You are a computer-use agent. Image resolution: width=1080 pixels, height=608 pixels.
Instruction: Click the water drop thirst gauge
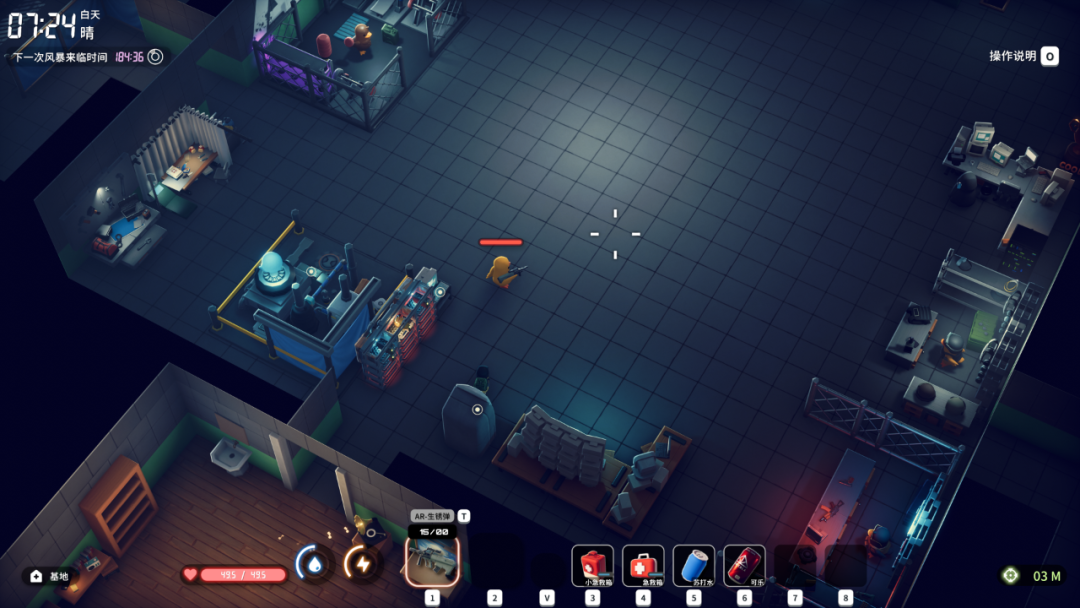click(x=315, y=565)
